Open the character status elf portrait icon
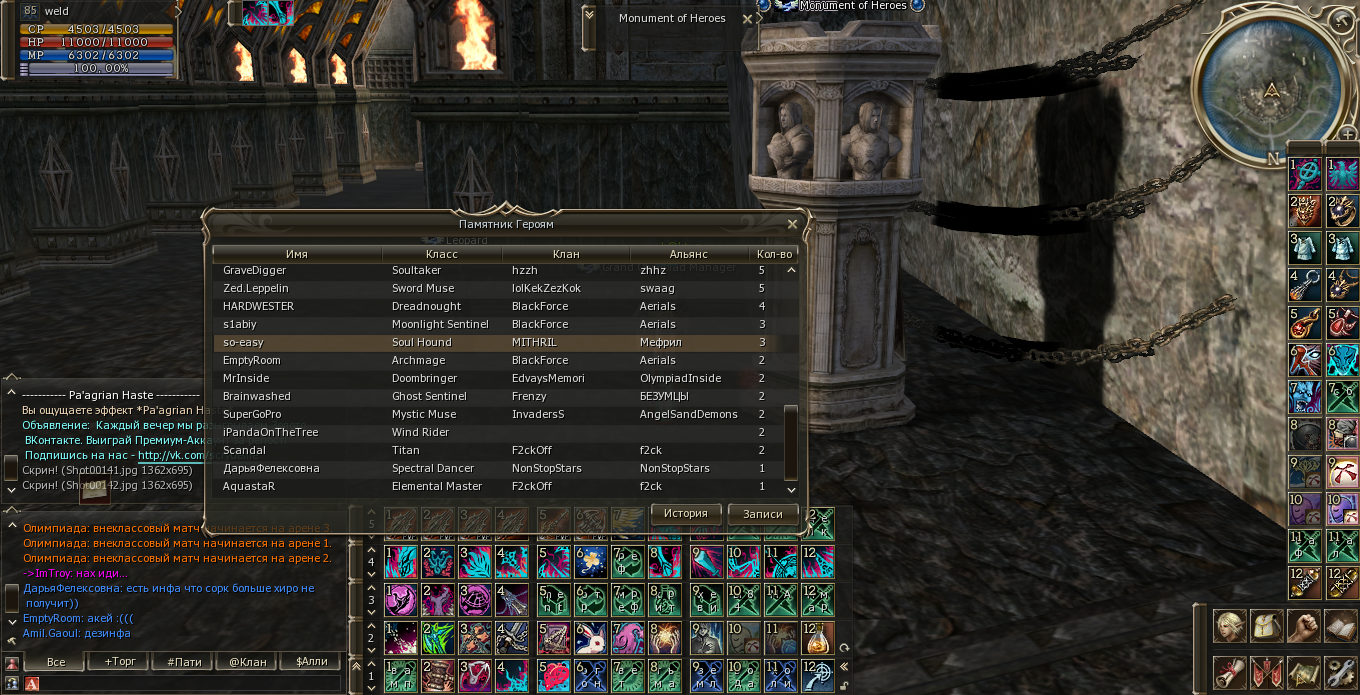Image resolution: width=1360 pixels, height=695 pixels. tap(1229, 626)
